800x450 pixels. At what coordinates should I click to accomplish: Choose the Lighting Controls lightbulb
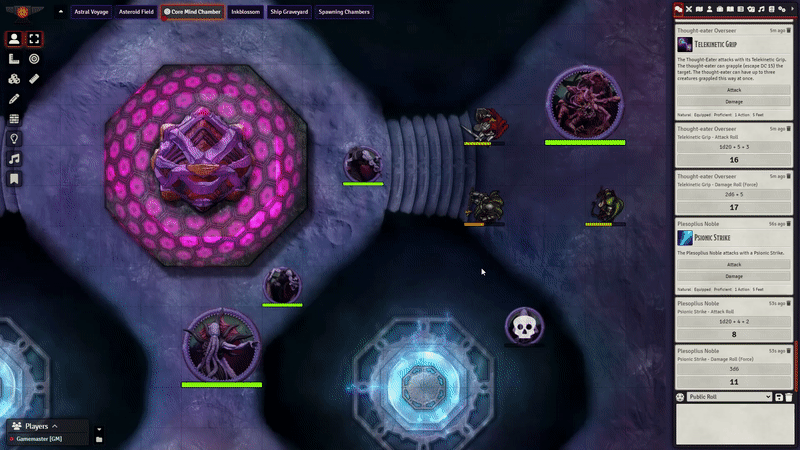[14, 139]
